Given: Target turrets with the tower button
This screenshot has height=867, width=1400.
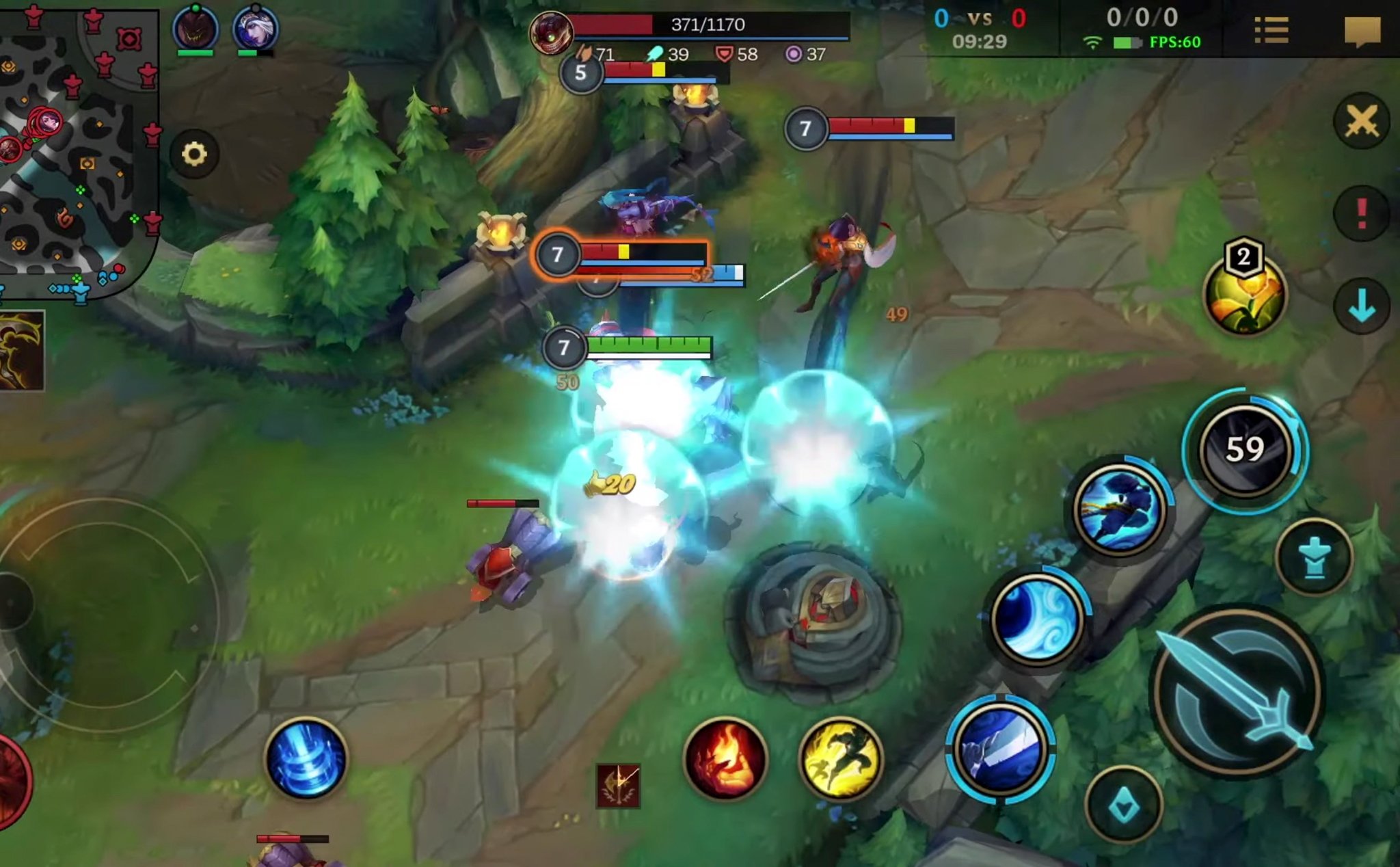Looking at the screenshot, I should click(1314, 557).
